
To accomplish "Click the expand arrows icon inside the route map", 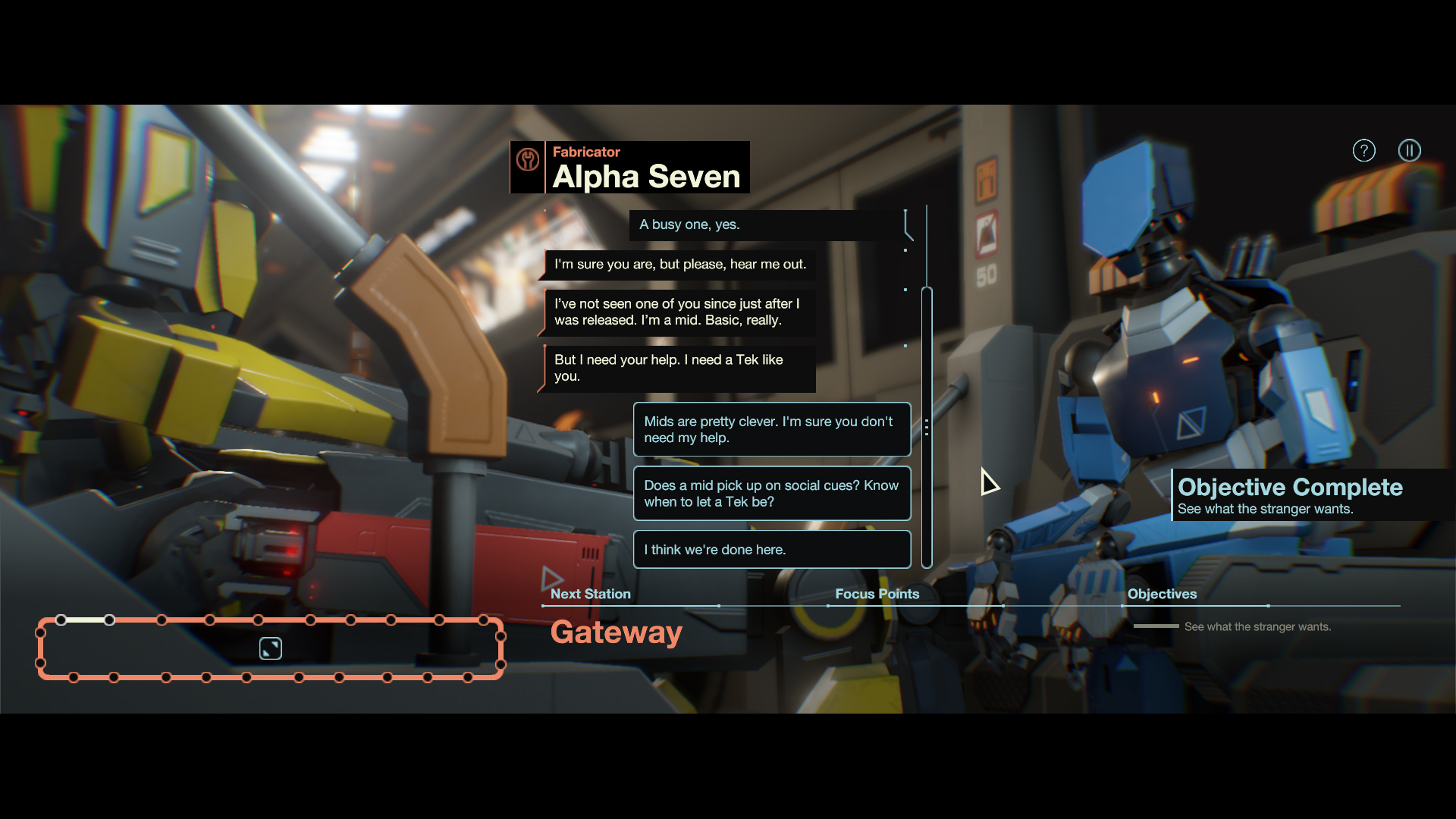I will coord(270,648).
